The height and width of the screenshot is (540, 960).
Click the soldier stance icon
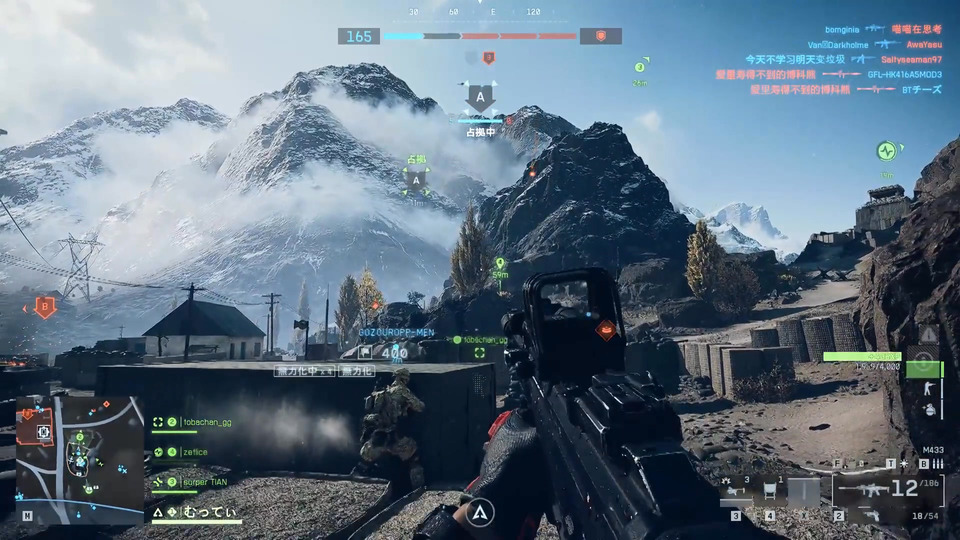929,385
